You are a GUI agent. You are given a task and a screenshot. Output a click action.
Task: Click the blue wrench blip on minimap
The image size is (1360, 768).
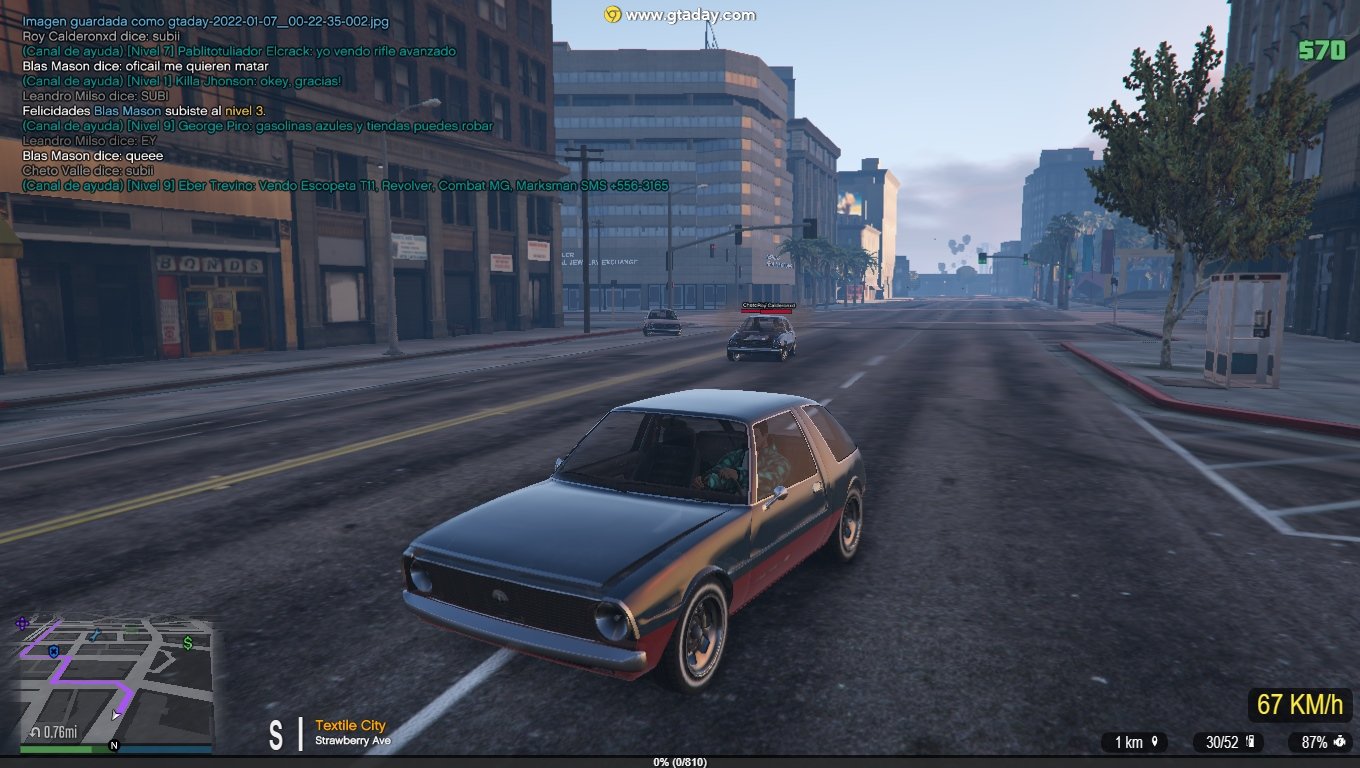(94, 635)
